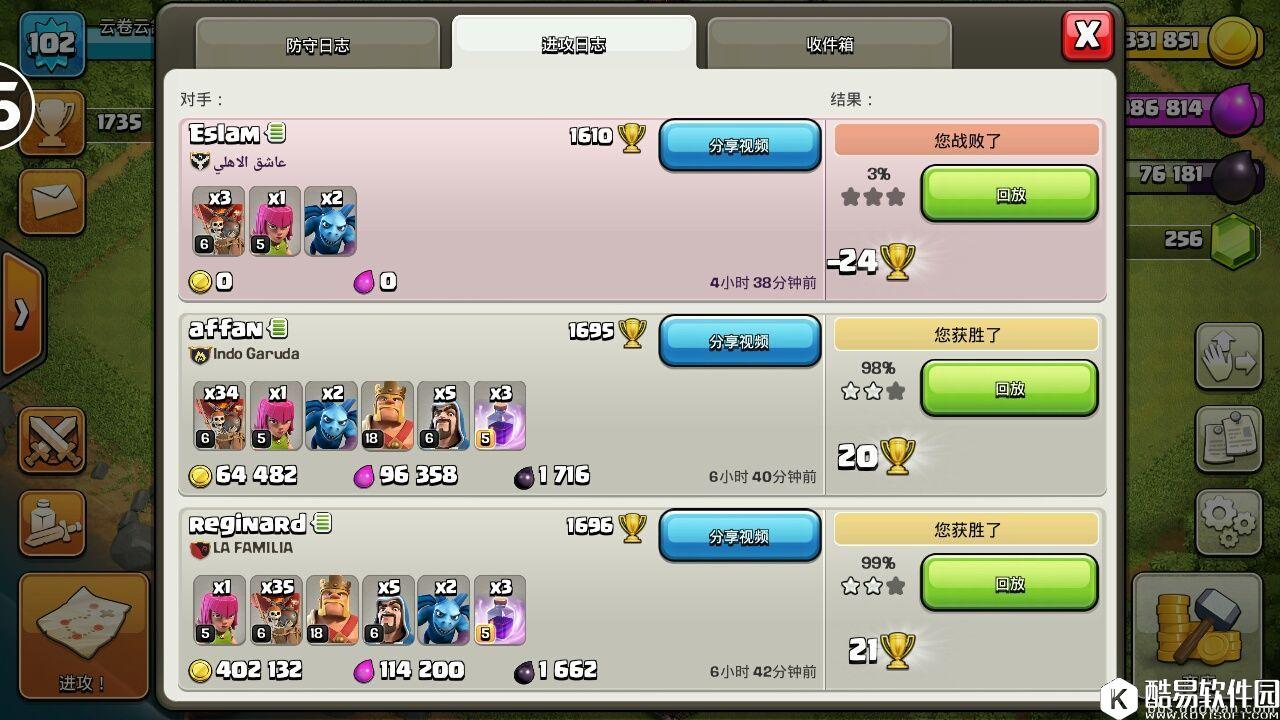Viewport: 1280px width, 720px height.
Task: Share the video of affan's attack
Action: pyautogui.click(x=740, y=341)
